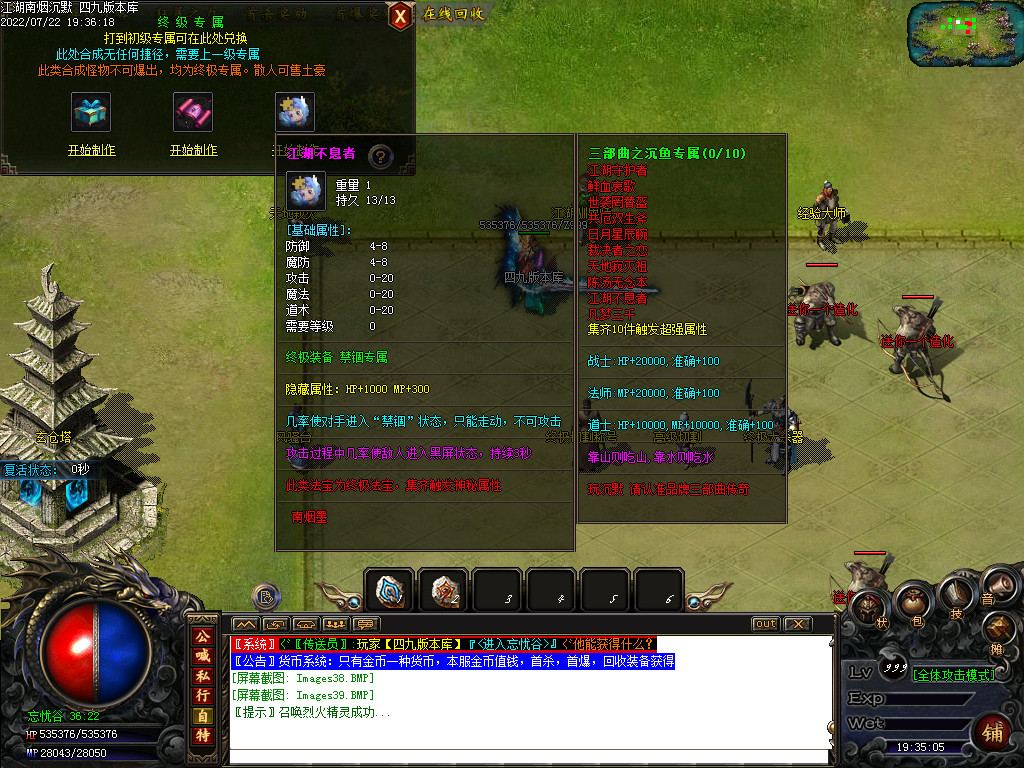This screenshot has height=768, width=1024.
Task: Use the item in hotbar slot one
Action: point(389,591)
